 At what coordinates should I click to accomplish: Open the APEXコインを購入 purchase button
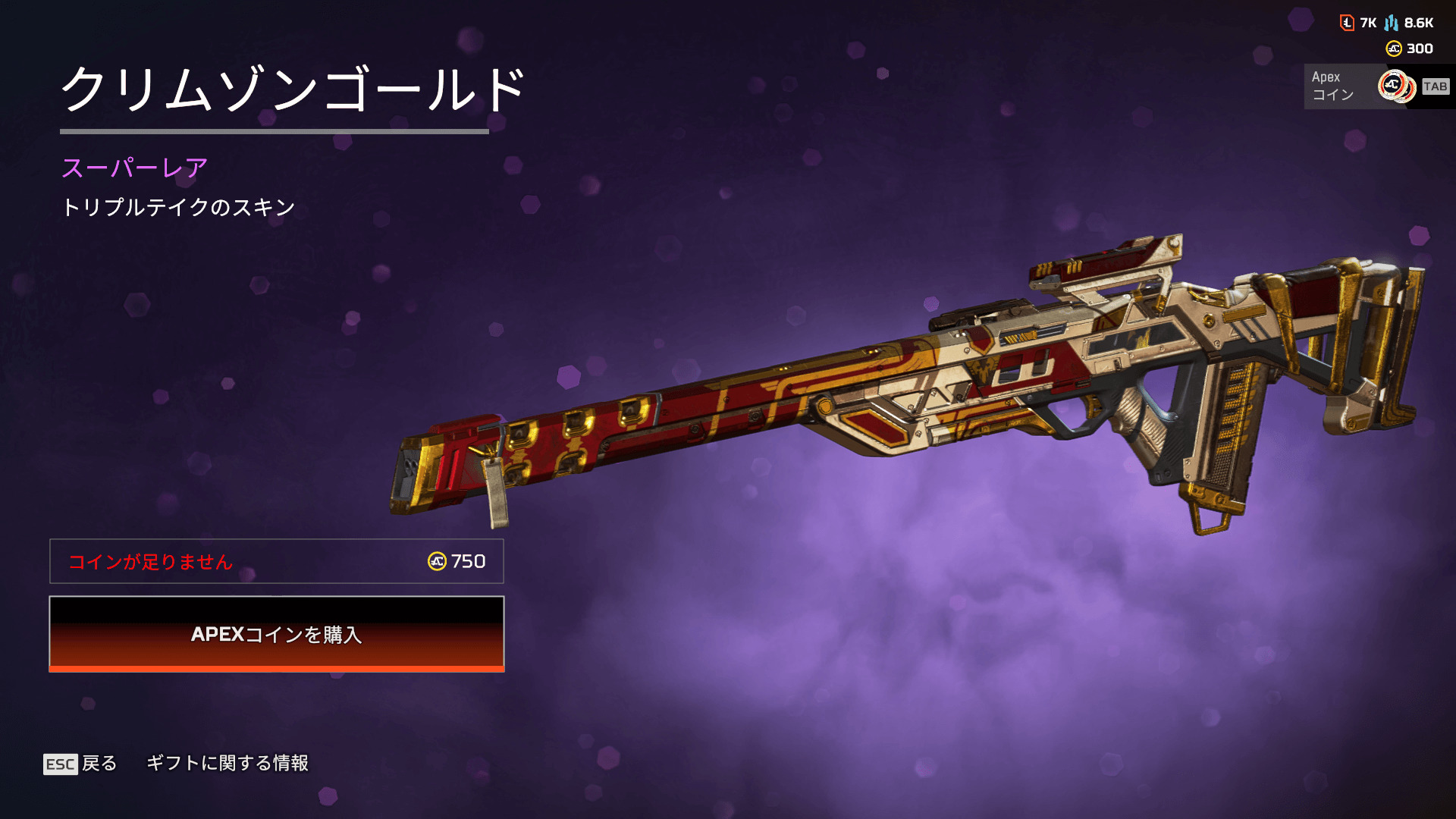[x=277, y=634]
